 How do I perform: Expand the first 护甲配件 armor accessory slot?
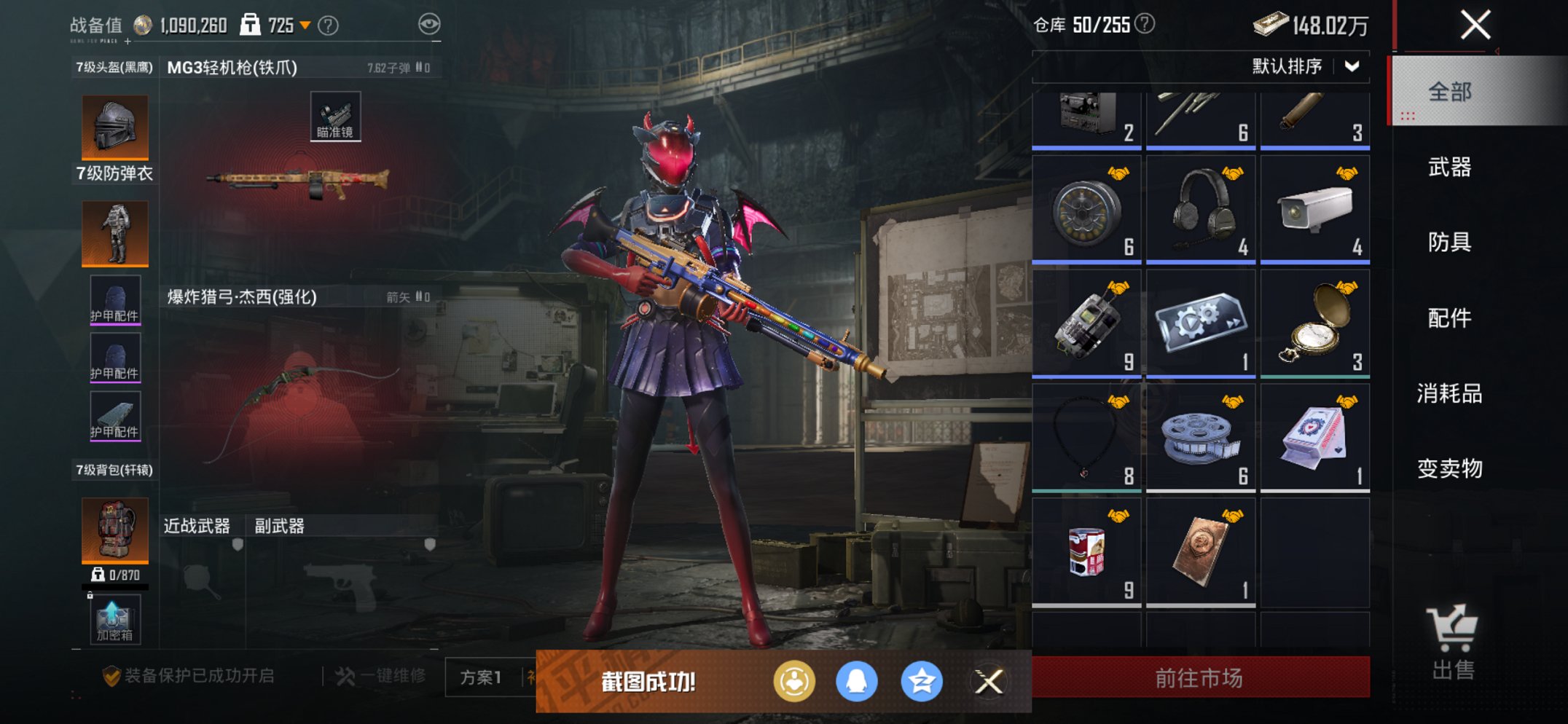(x=114, y=299)
